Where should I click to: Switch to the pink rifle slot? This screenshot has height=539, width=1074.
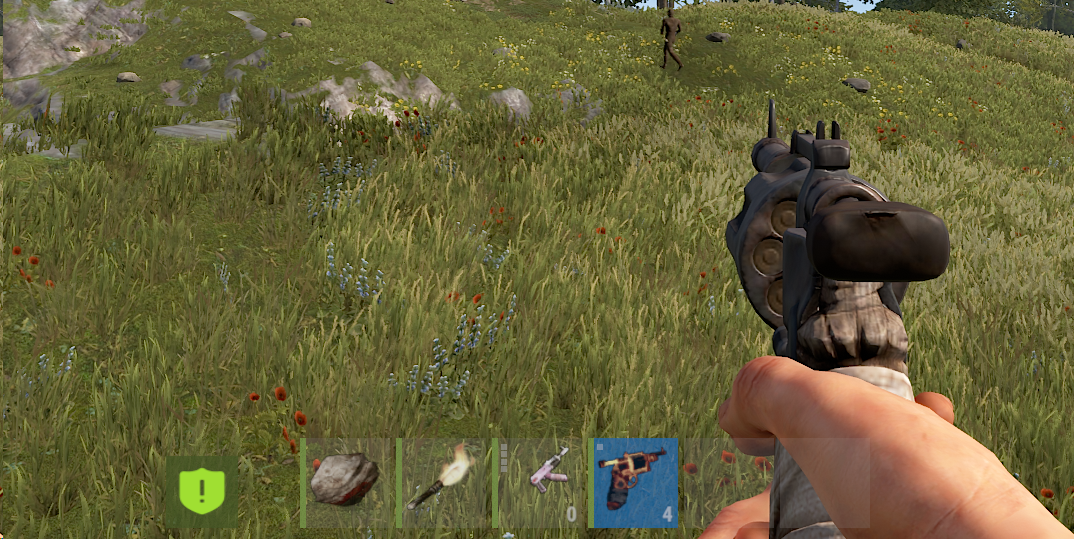pyautogui.click(x=540, y=481)
